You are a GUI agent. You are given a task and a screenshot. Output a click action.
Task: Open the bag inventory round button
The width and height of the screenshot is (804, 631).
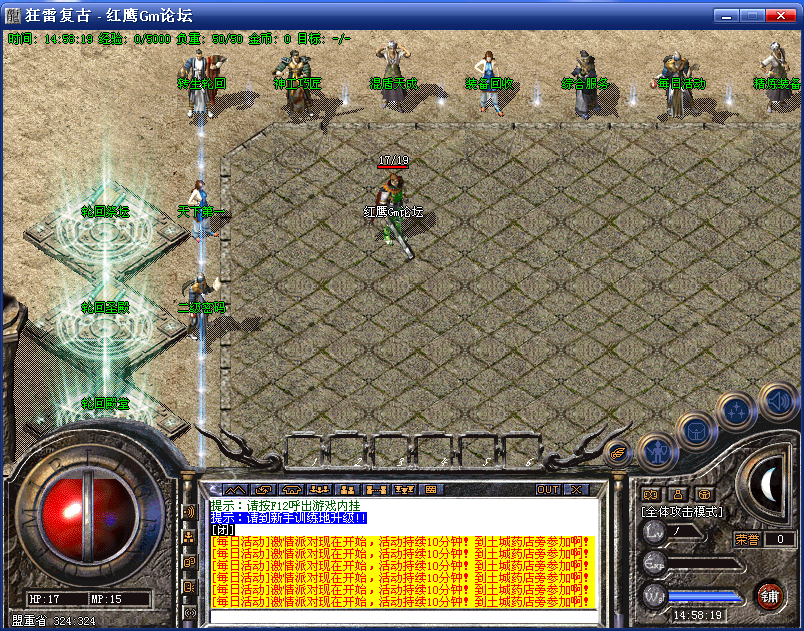[695, 431]
